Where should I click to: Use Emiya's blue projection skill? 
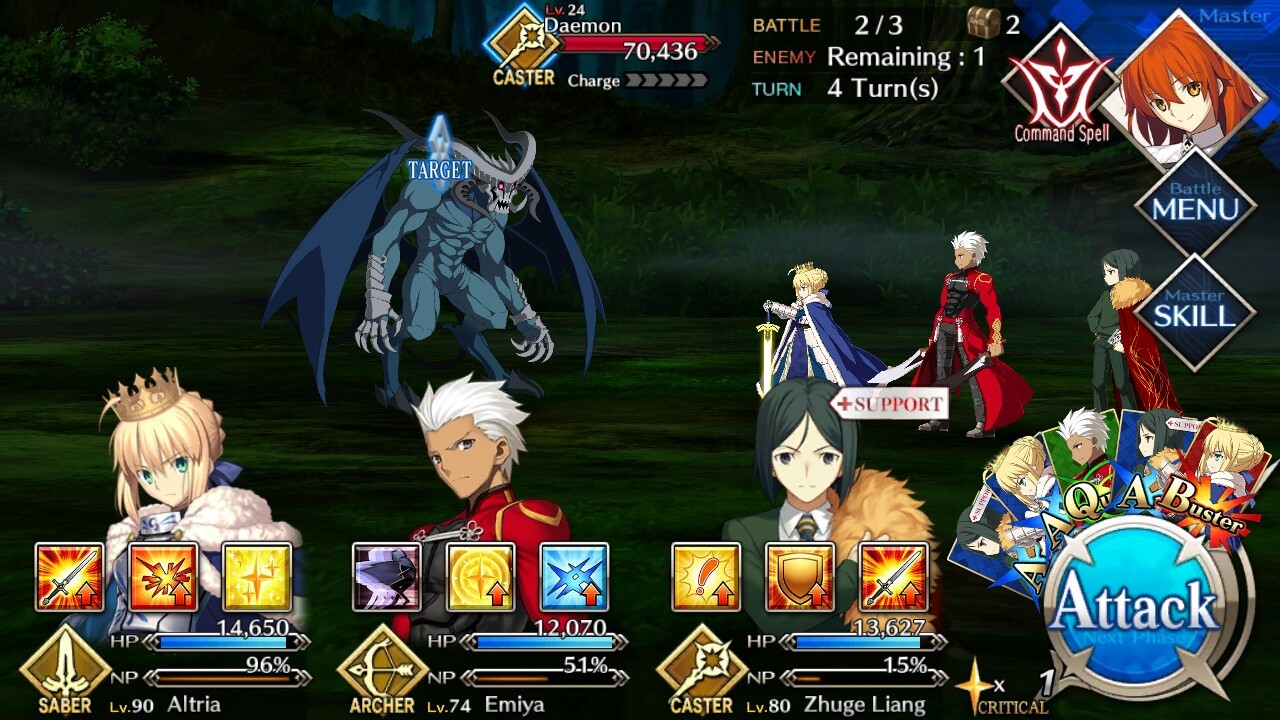574,577
